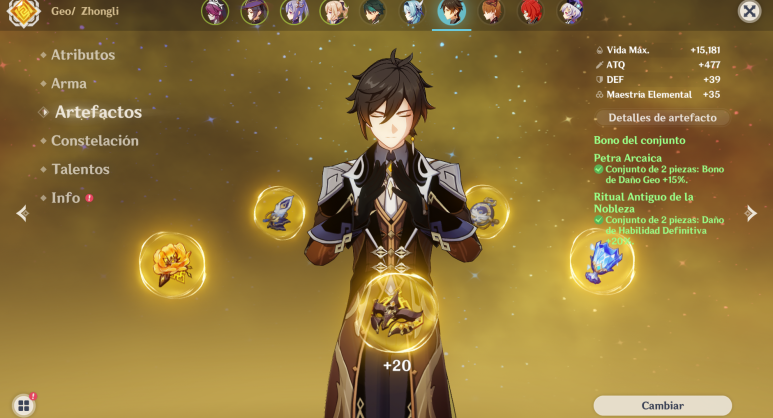Screen dimensions: 773x418
Task: Close the character screen with the X button
Action: 748,11
